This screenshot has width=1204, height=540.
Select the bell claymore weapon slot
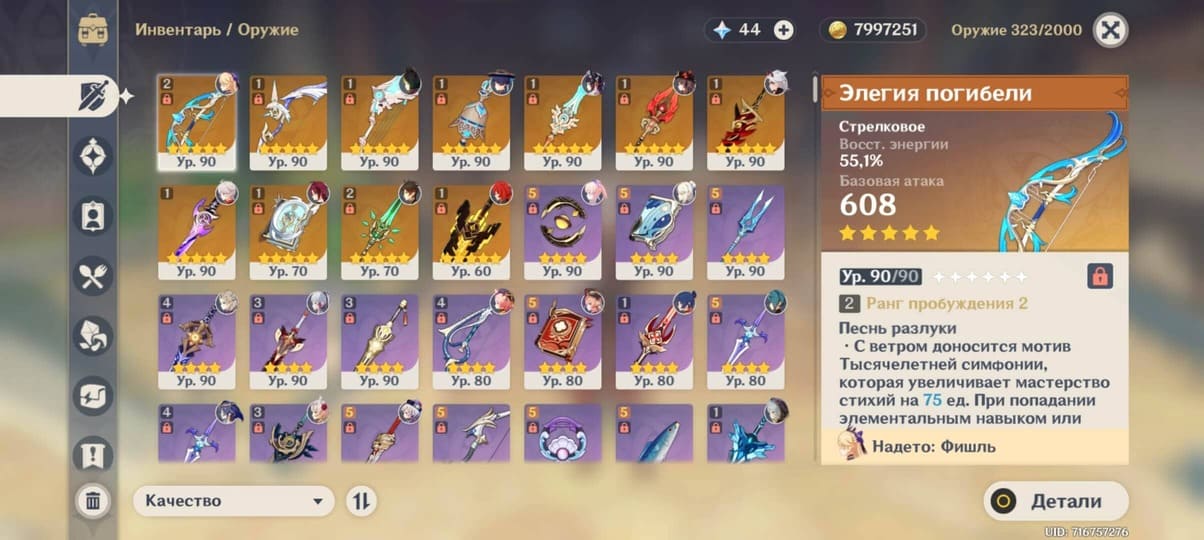(471, 120)
